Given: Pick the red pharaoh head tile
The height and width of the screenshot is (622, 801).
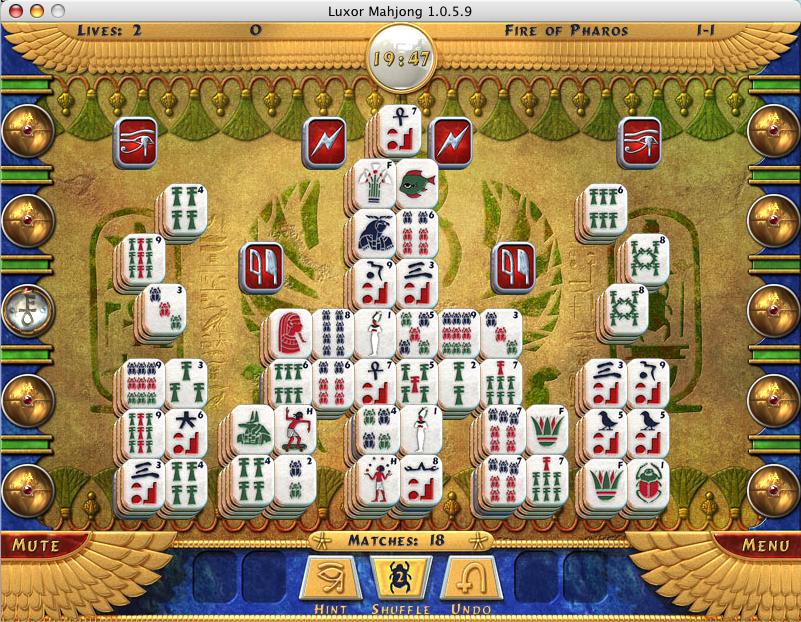Looking at the screenshot, I should pyautogui.click(x=291, y=333).
